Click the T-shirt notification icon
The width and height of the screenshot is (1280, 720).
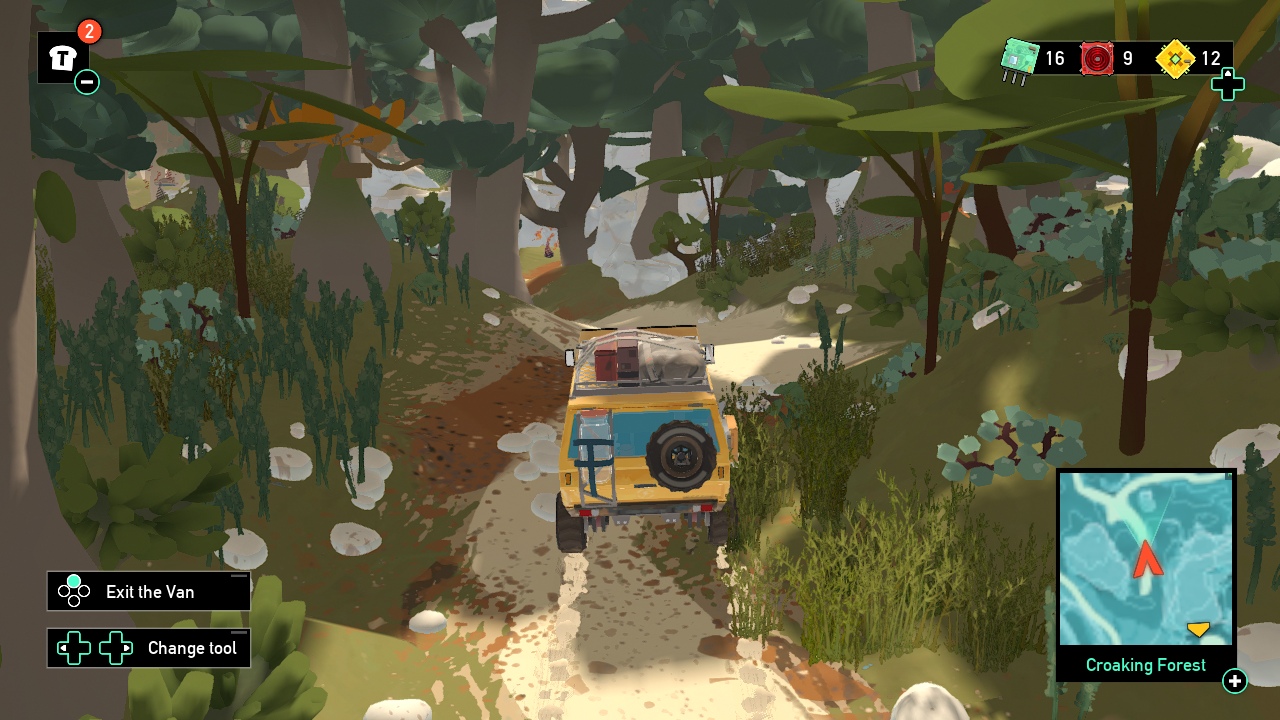pos(61,57)
